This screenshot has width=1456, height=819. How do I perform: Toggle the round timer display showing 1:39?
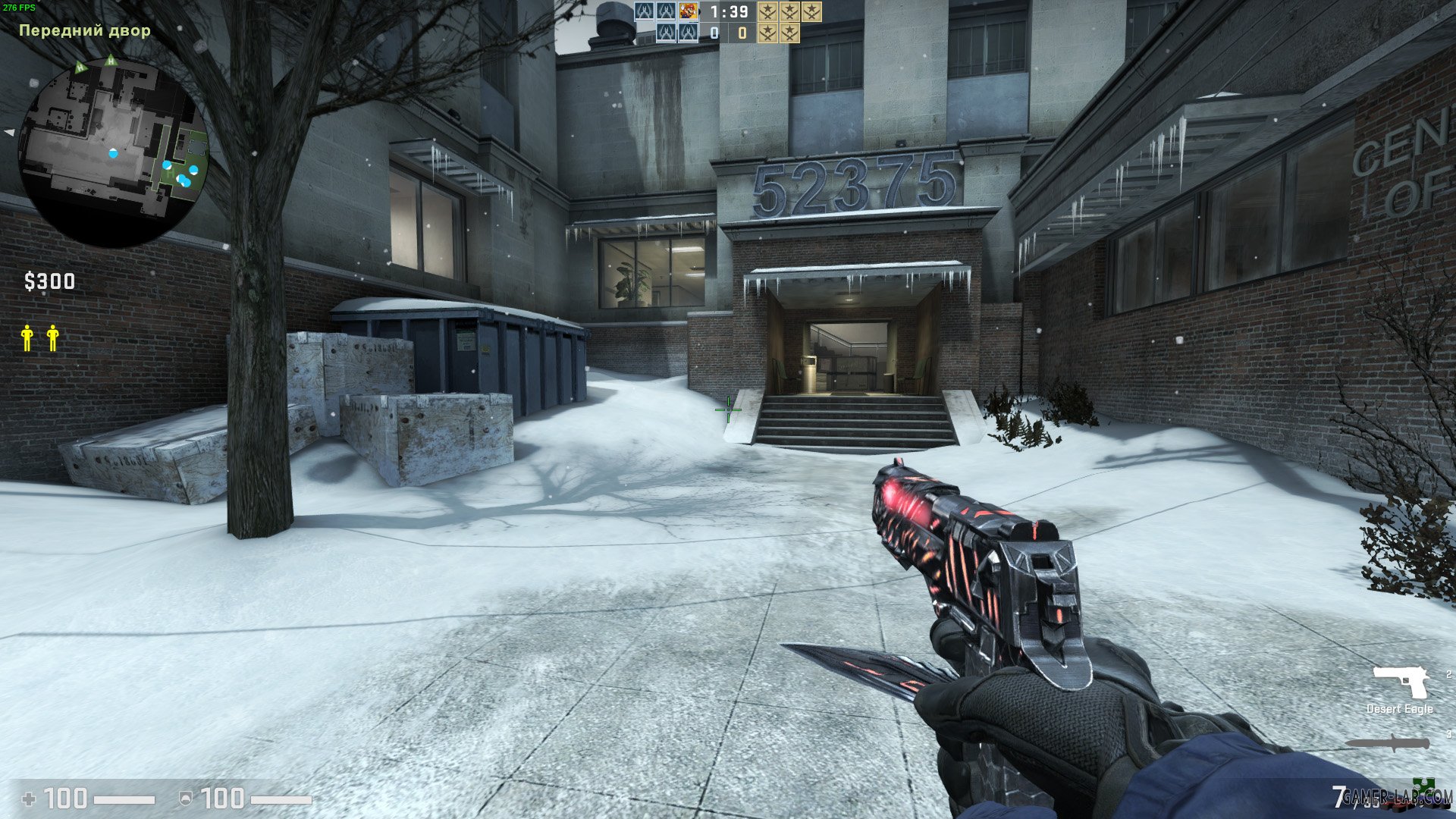click(730, 11)
